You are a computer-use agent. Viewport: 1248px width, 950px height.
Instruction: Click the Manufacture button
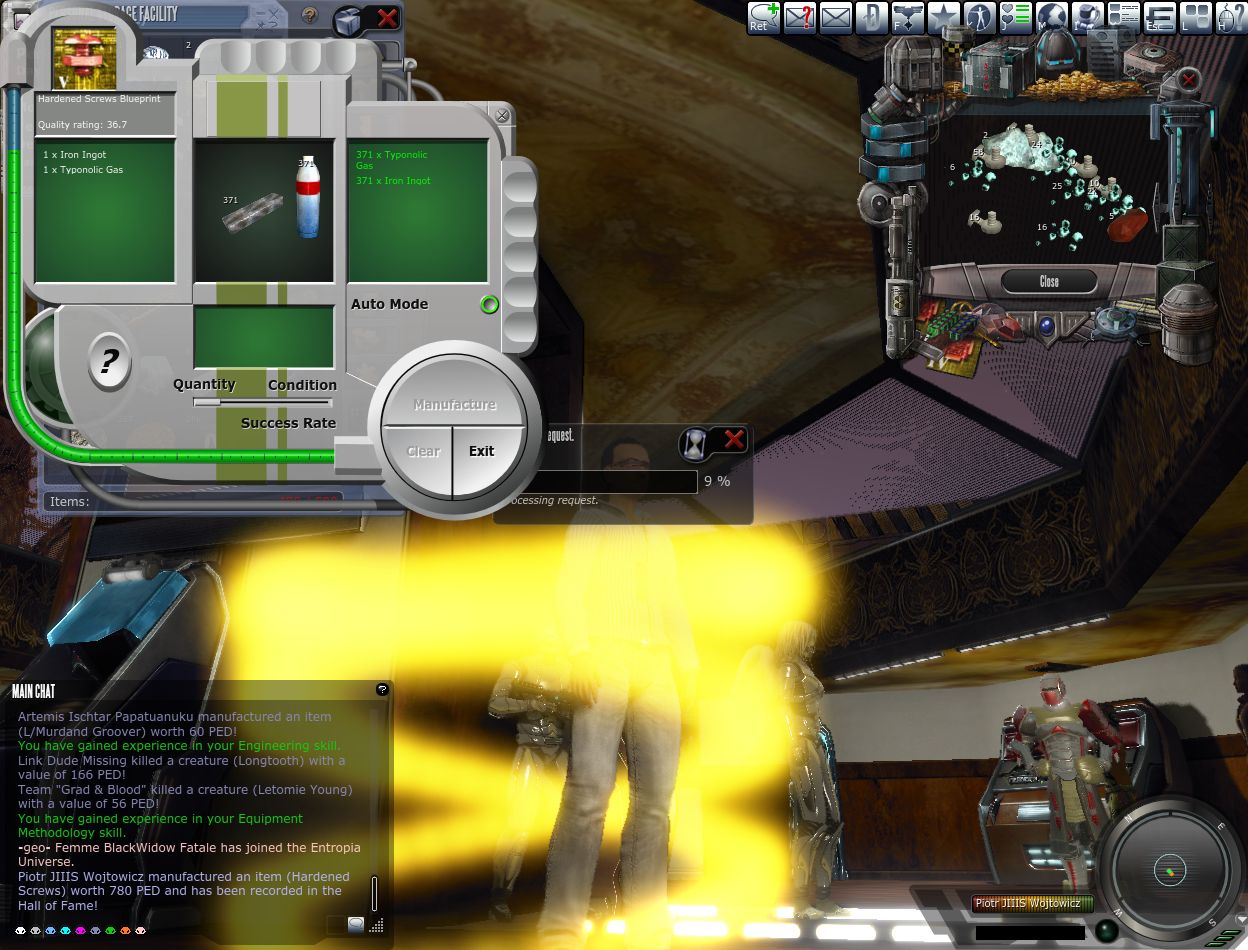(x=455, y=404)
